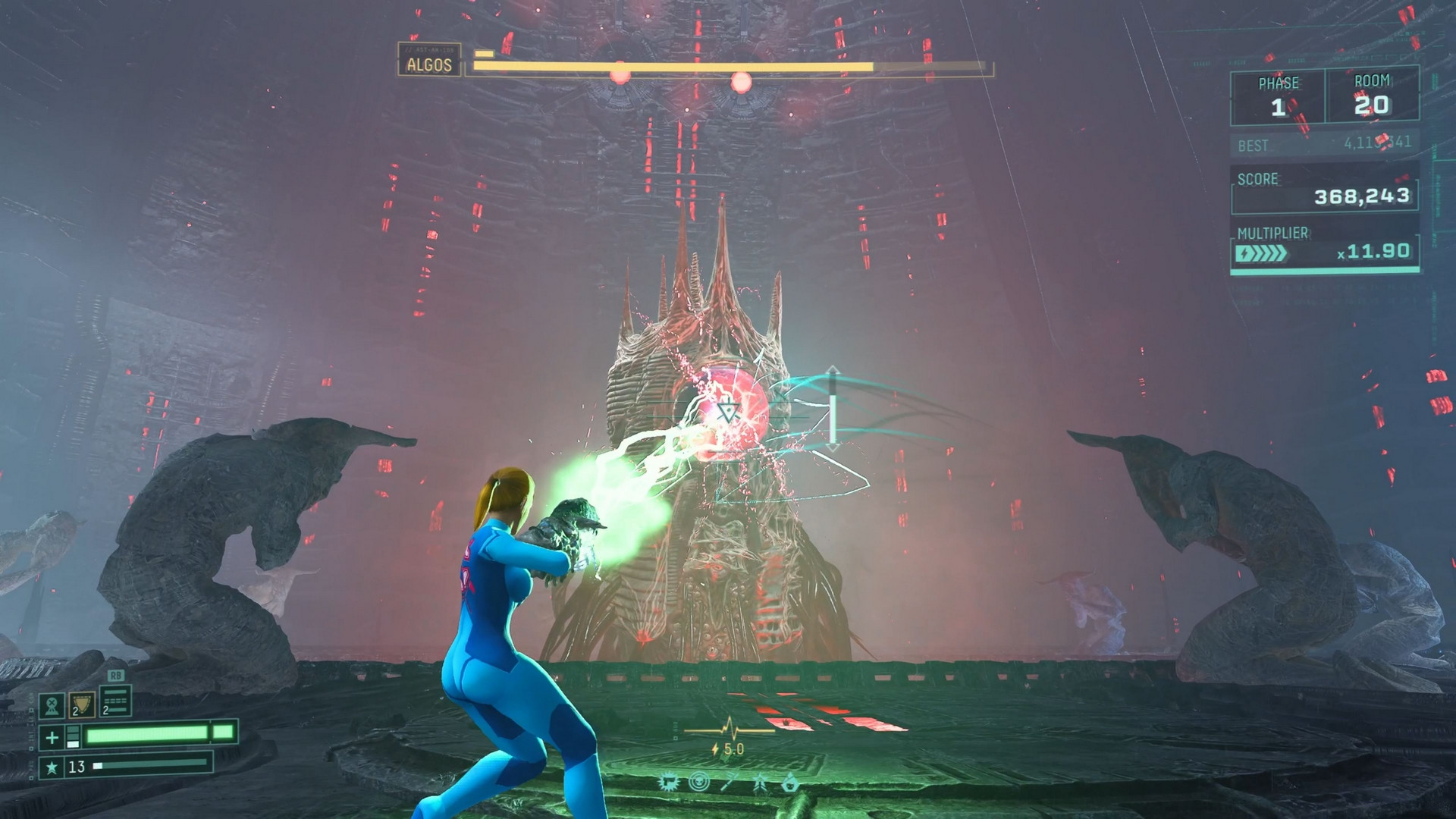Toggle the RB consumable slot
The width and height of the screenshot is (1456, 819).
coord(116,701)
